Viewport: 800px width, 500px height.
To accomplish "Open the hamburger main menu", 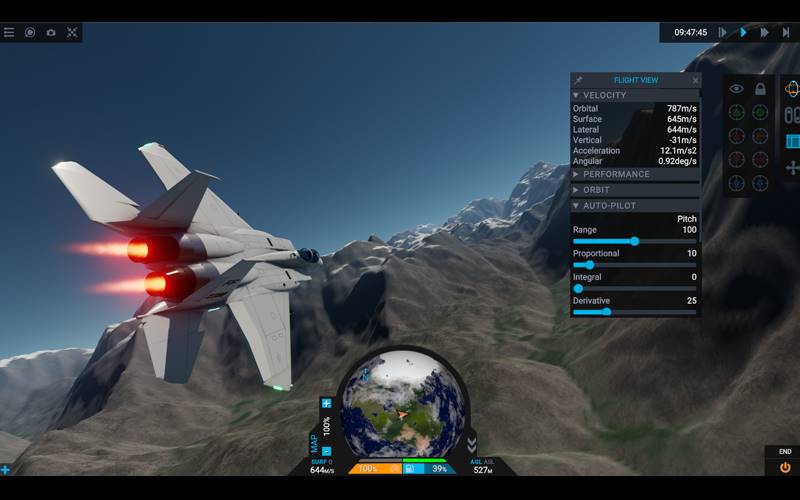I will tap(9, 32).
